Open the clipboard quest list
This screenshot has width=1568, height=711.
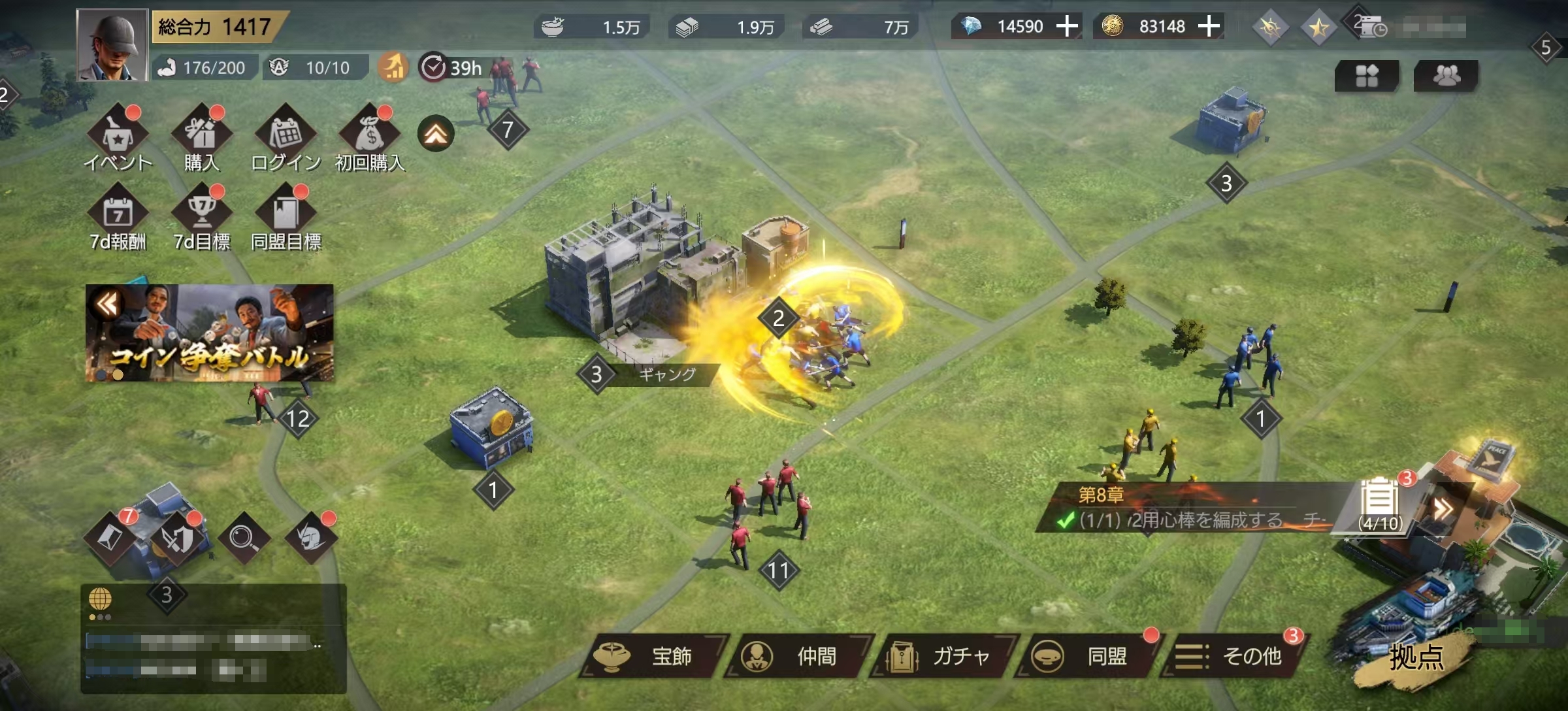(x=1380, y=504)
